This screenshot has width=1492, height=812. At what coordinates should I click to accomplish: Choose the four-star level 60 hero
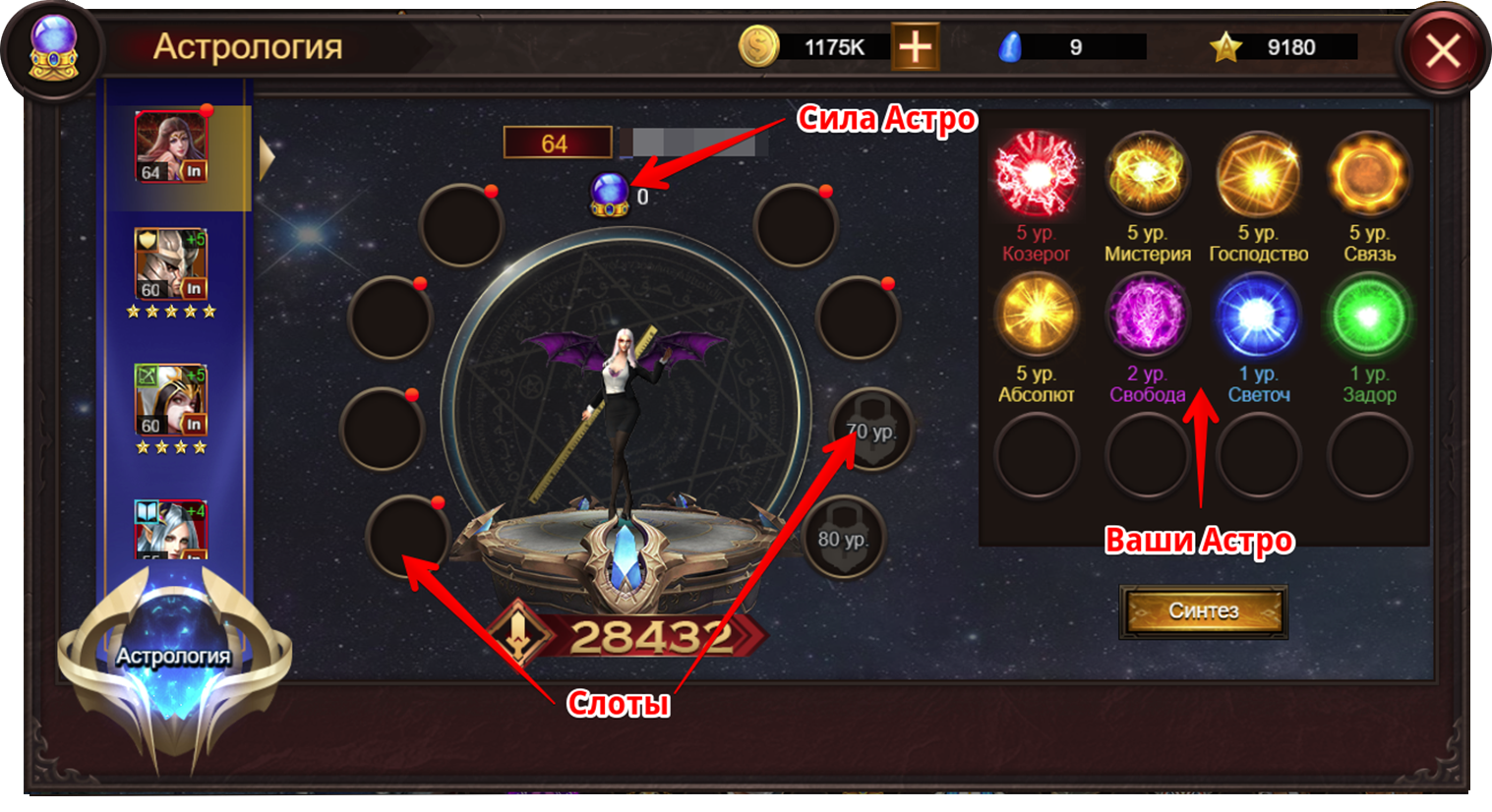pyautogui.click(x=171, y=399)
